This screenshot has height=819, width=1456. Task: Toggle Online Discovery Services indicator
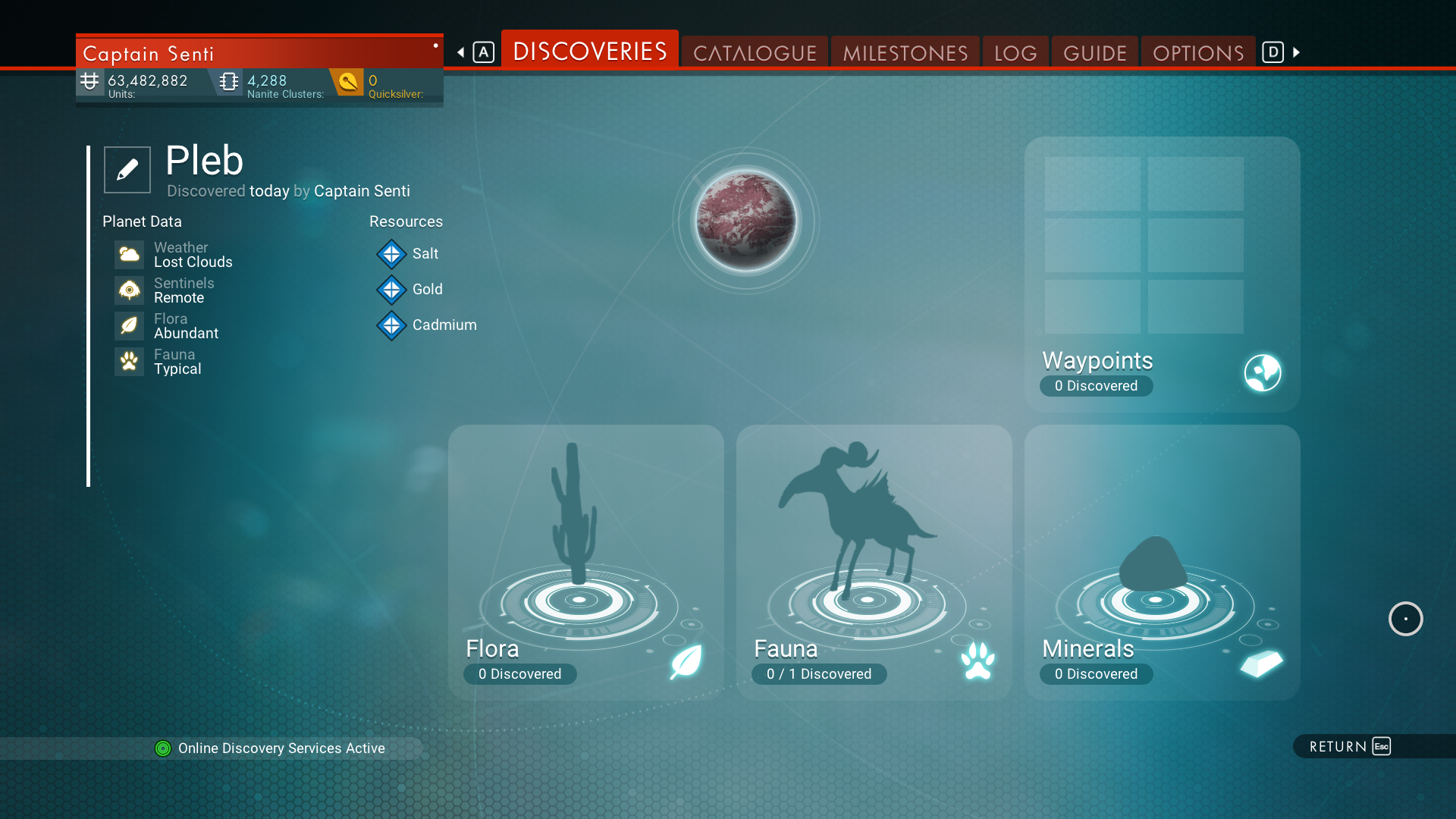(x=162, y=748)
